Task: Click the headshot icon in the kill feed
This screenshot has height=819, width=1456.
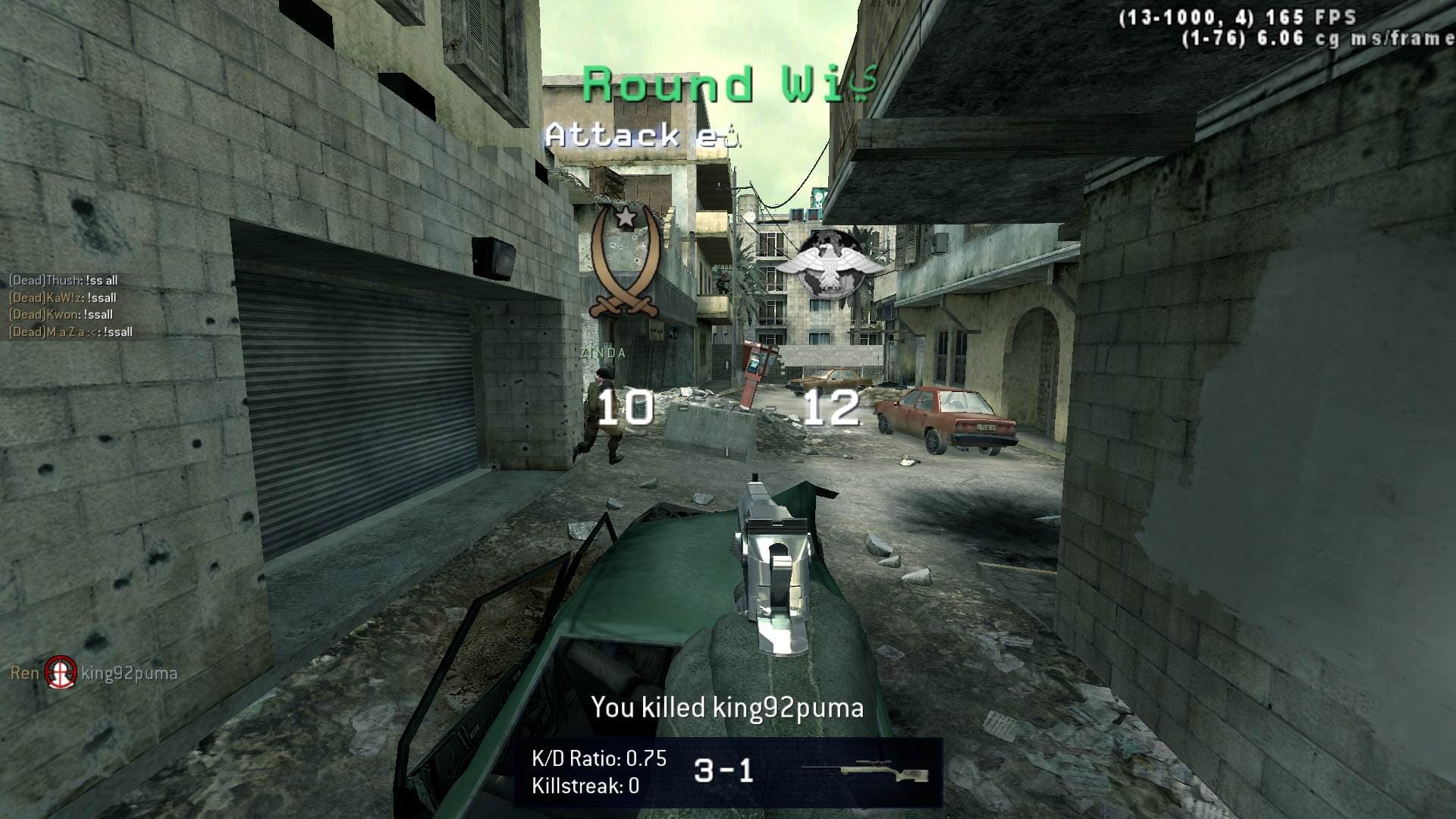Action: (x=61, y=673)
